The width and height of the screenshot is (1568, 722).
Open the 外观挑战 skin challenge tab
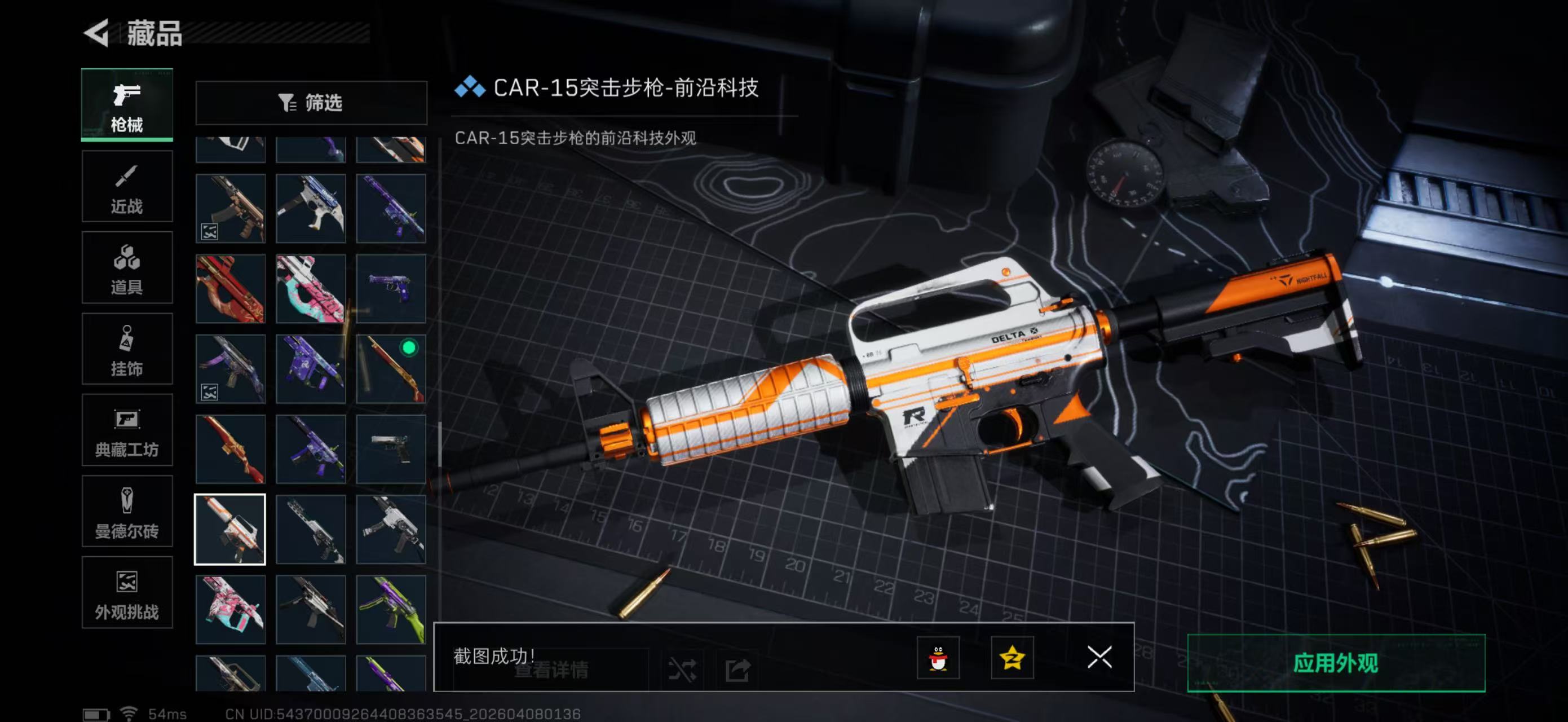coord(127,593)
